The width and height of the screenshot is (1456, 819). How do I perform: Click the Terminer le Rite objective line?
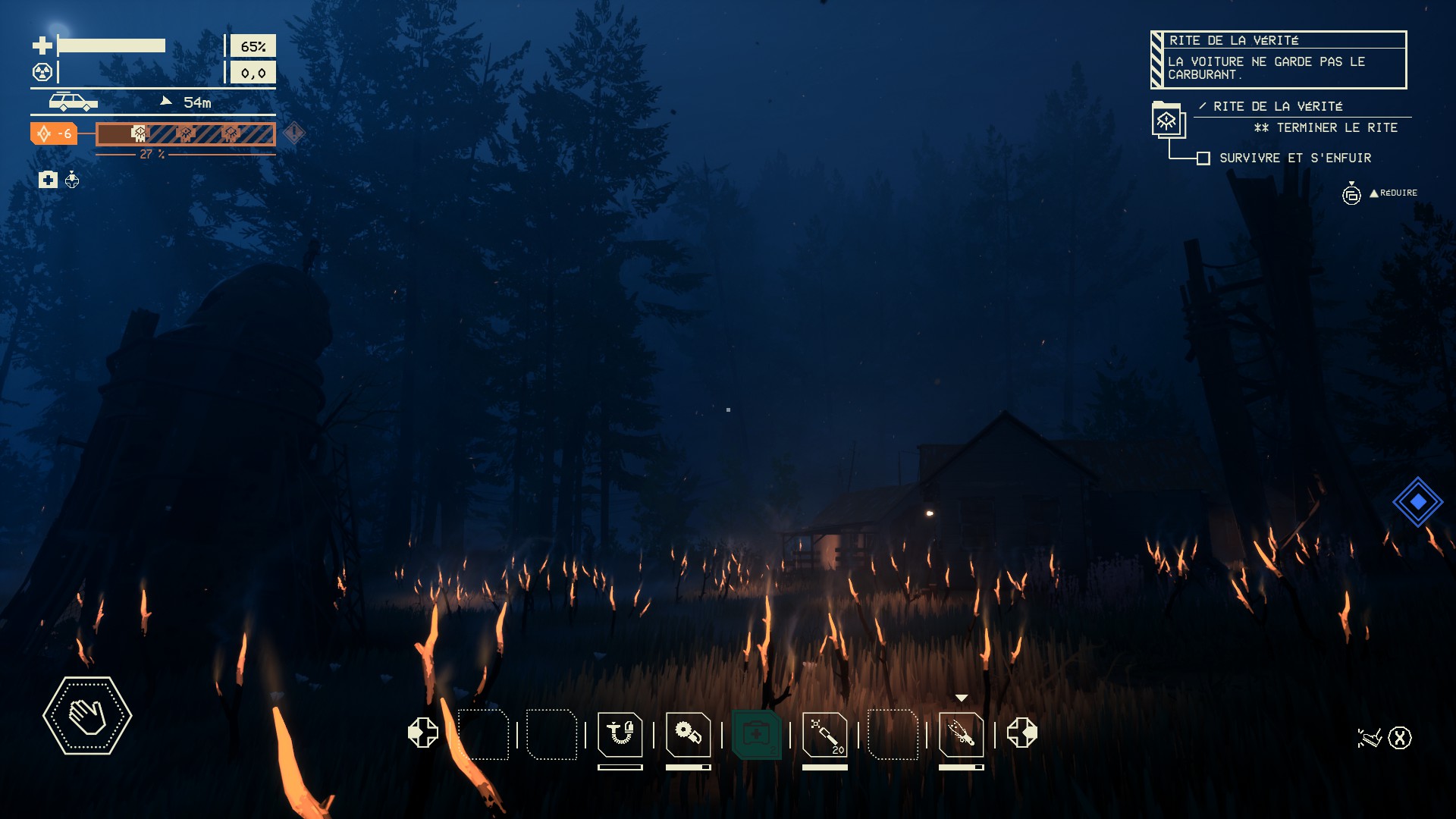1326,128
